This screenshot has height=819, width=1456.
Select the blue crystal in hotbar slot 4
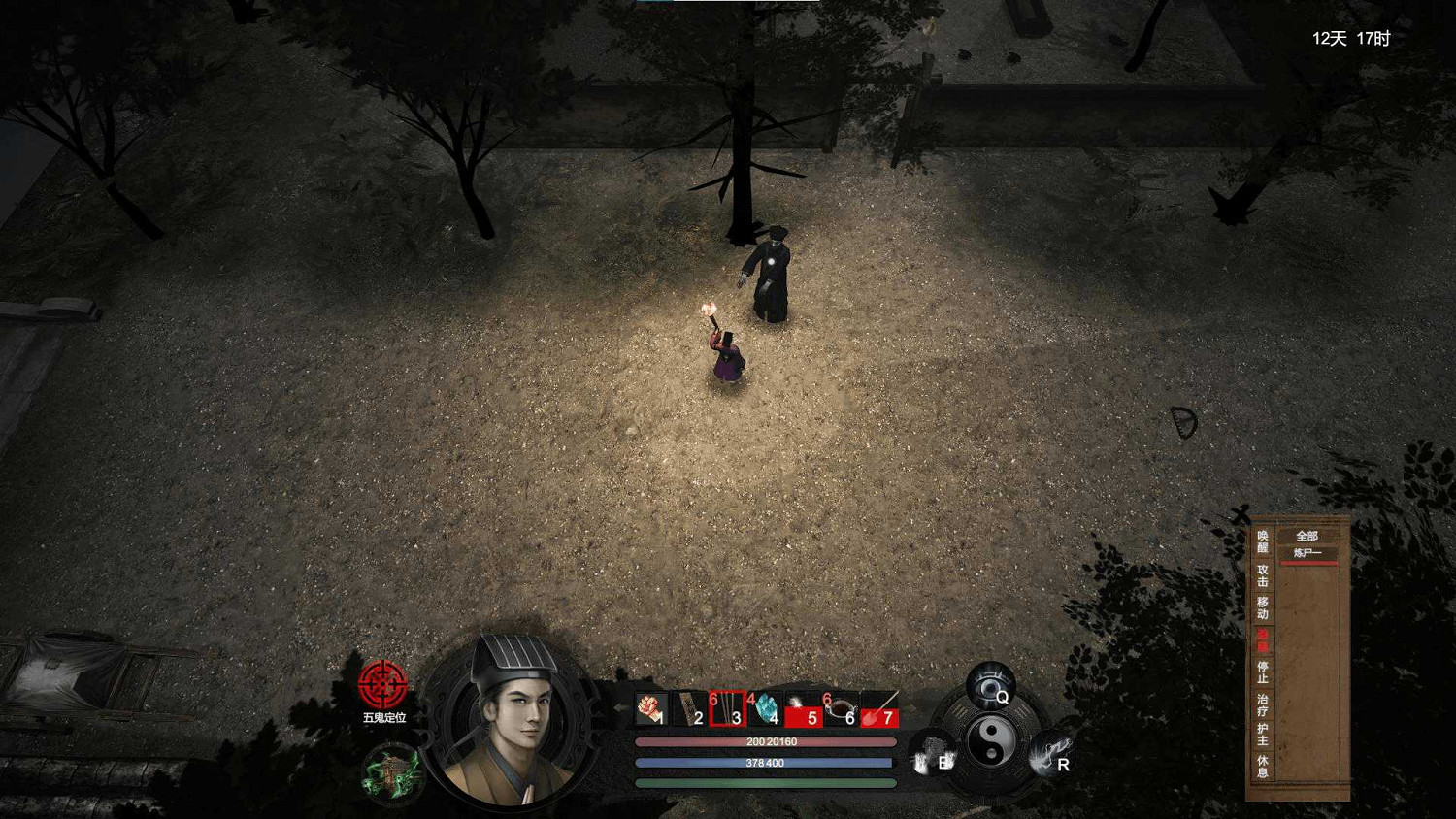click(x=764, y=708)
